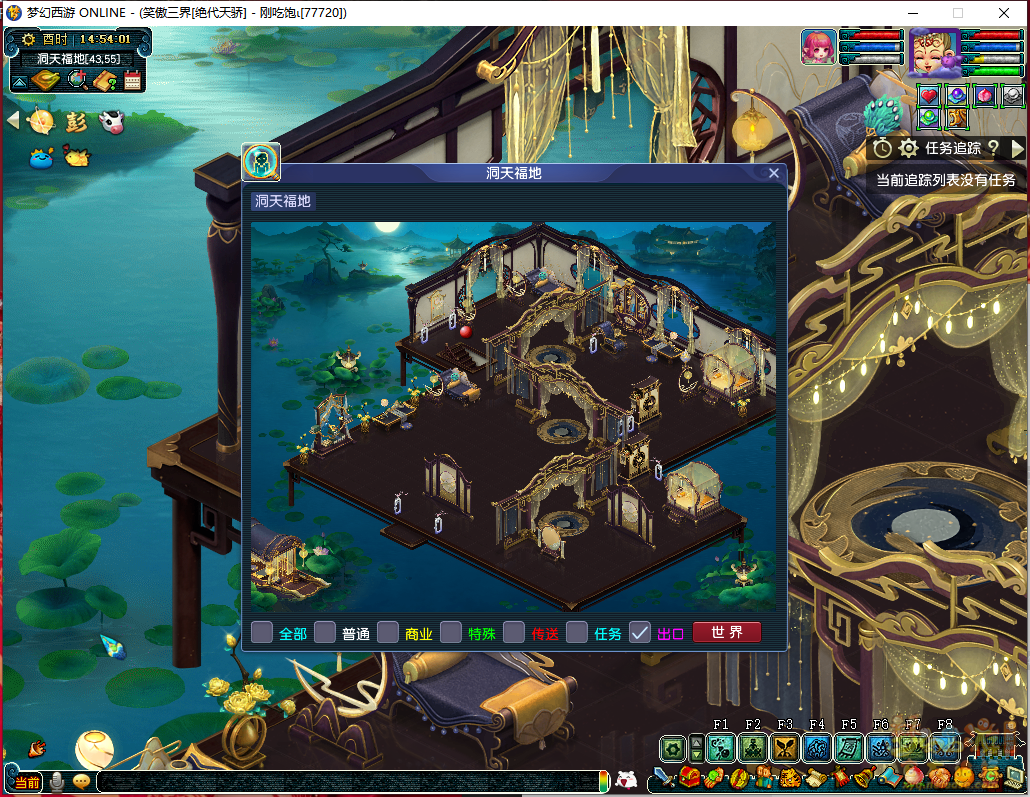
Task: Toggle the 传送 teleport filter
Action: (514, 633)
